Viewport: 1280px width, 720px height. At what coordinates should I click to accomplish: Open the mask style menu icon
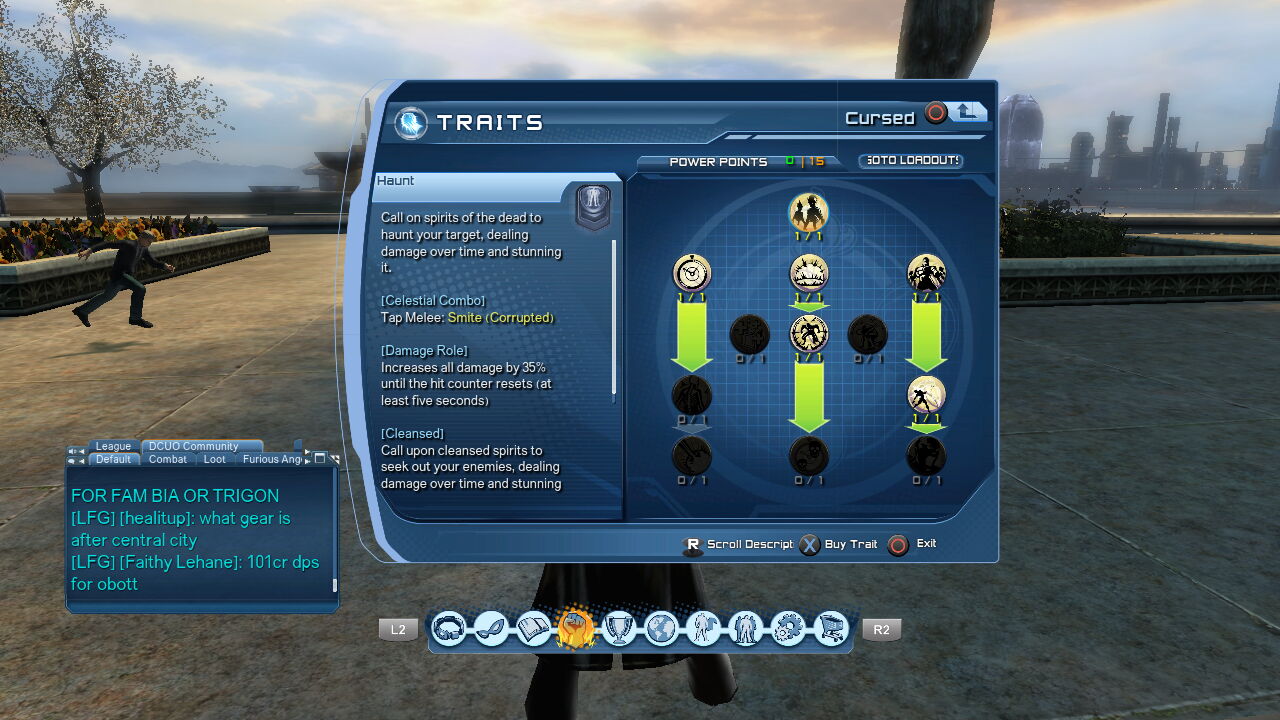point(491,629)
